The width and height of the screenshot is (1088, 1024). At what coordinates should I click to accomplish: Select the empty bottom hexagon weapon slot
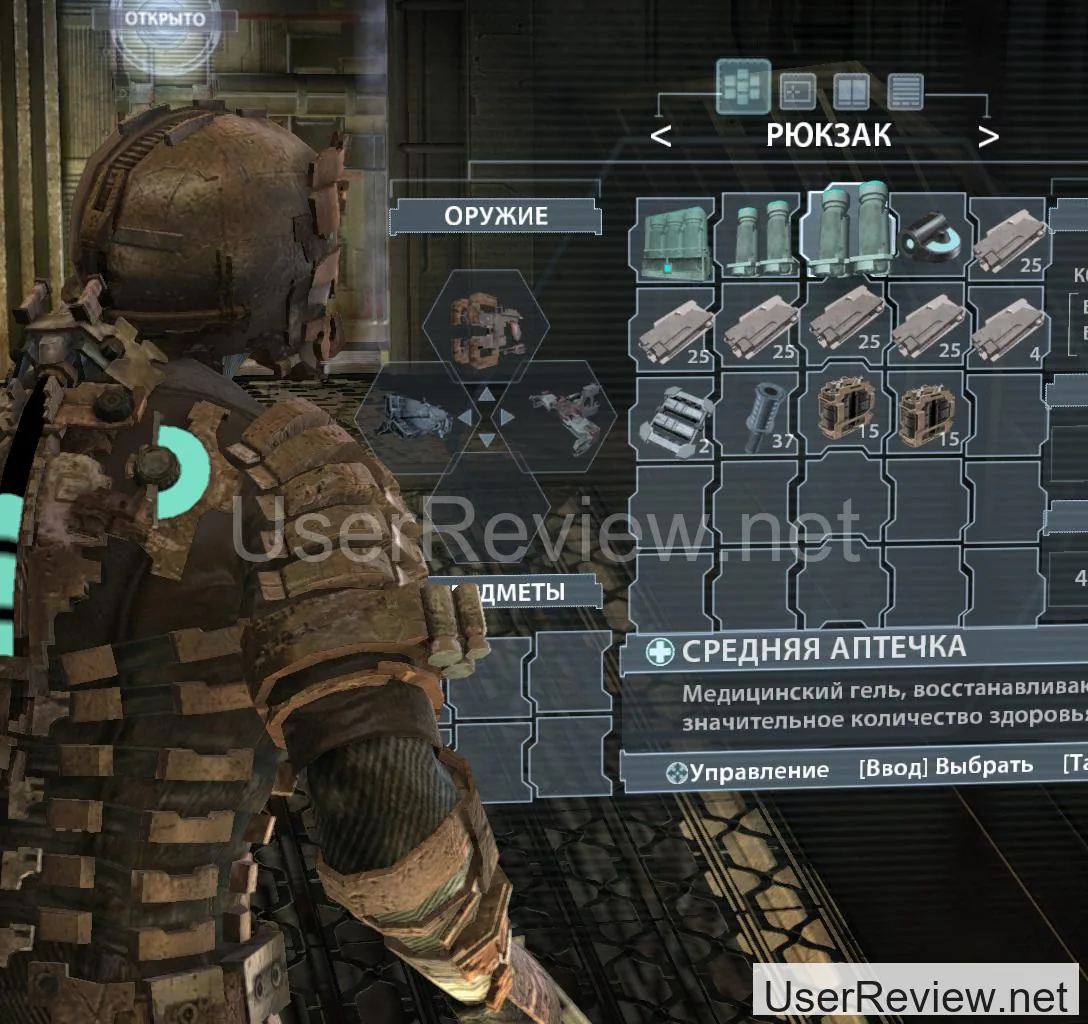(x=485, y=500)
